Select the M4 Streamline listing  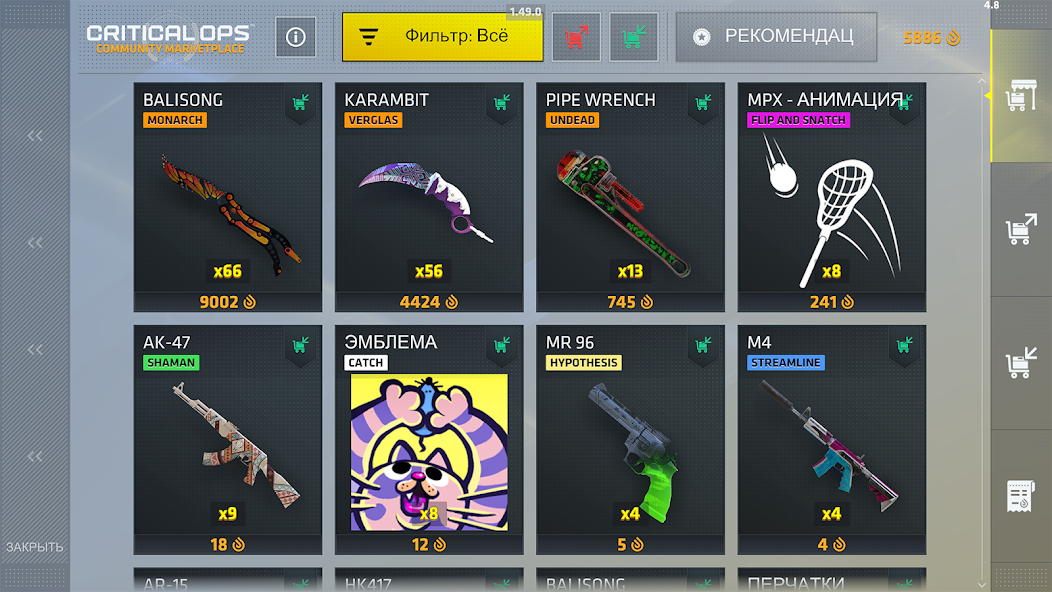(832, 440)
